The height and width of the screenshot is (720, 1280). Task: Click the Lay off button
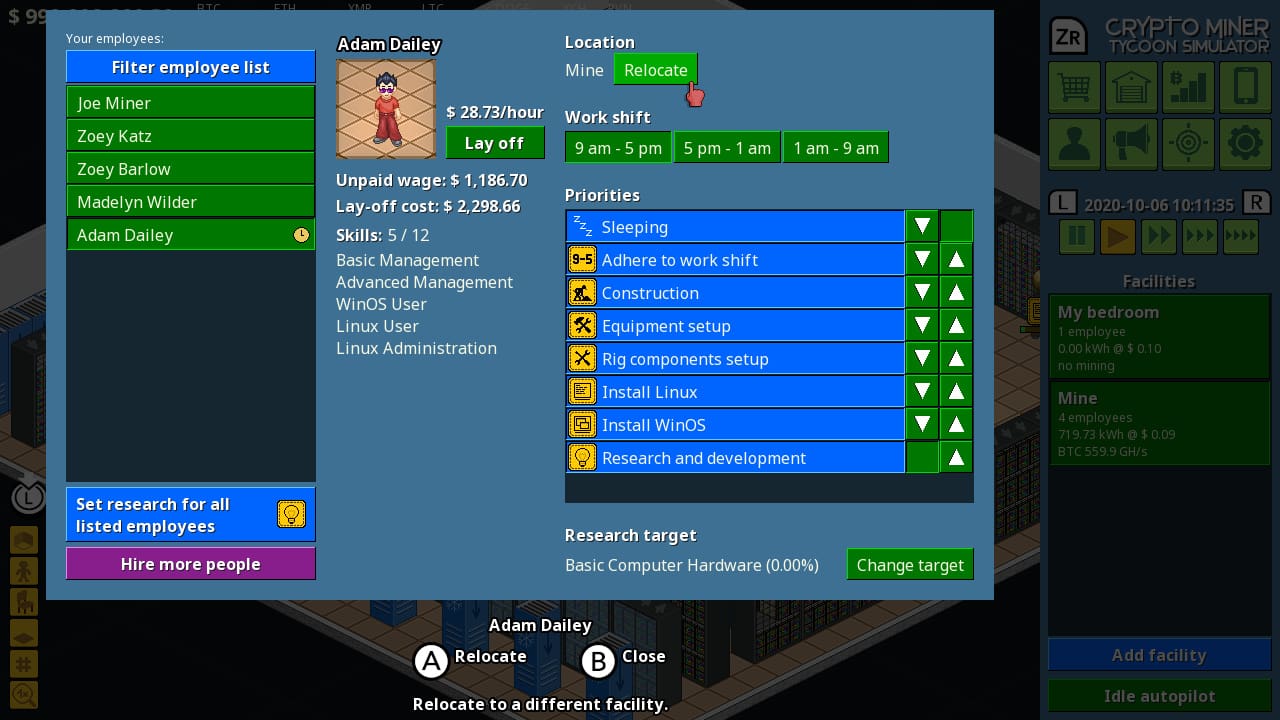[x=495, y=143]
